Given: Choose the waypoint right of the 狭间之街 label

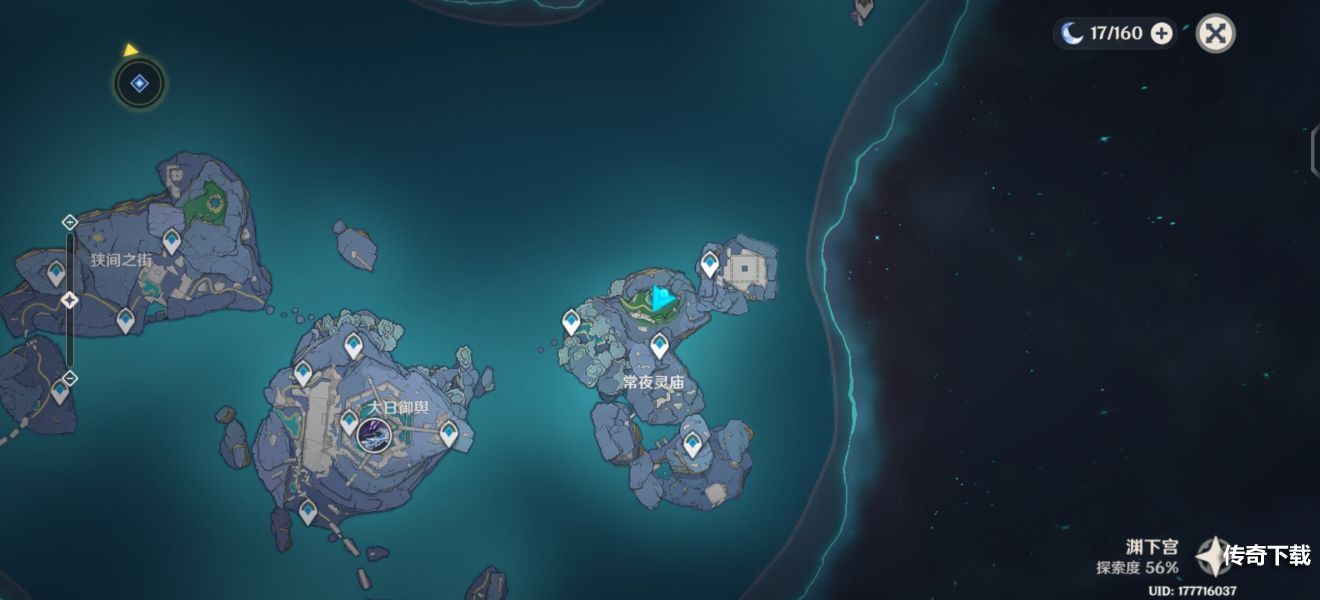Looking at the screenshot, I should pyautogui.click(x=171, y=241).
